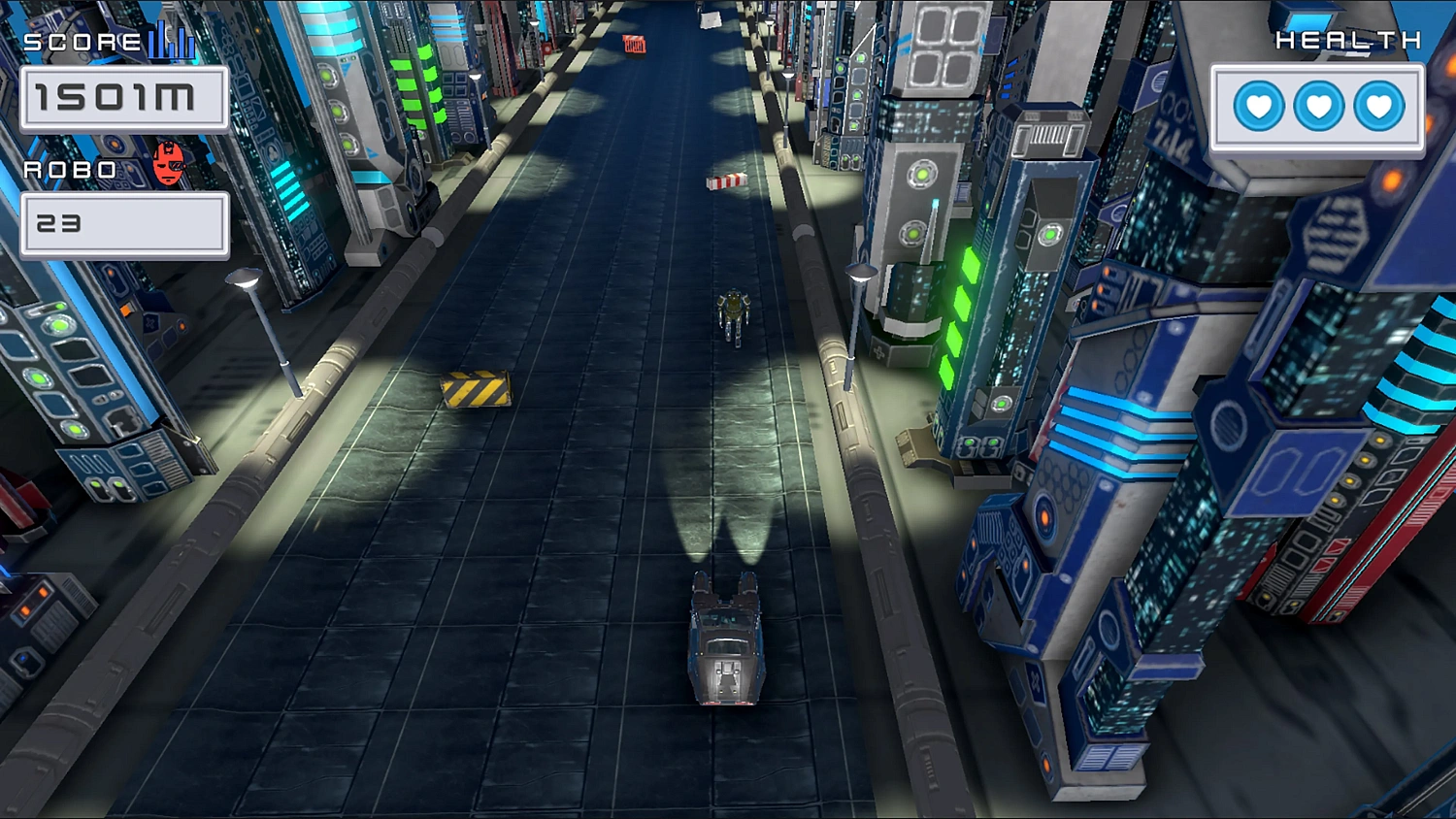Click the red and white striped barricade ahead

tap(724, 180)
